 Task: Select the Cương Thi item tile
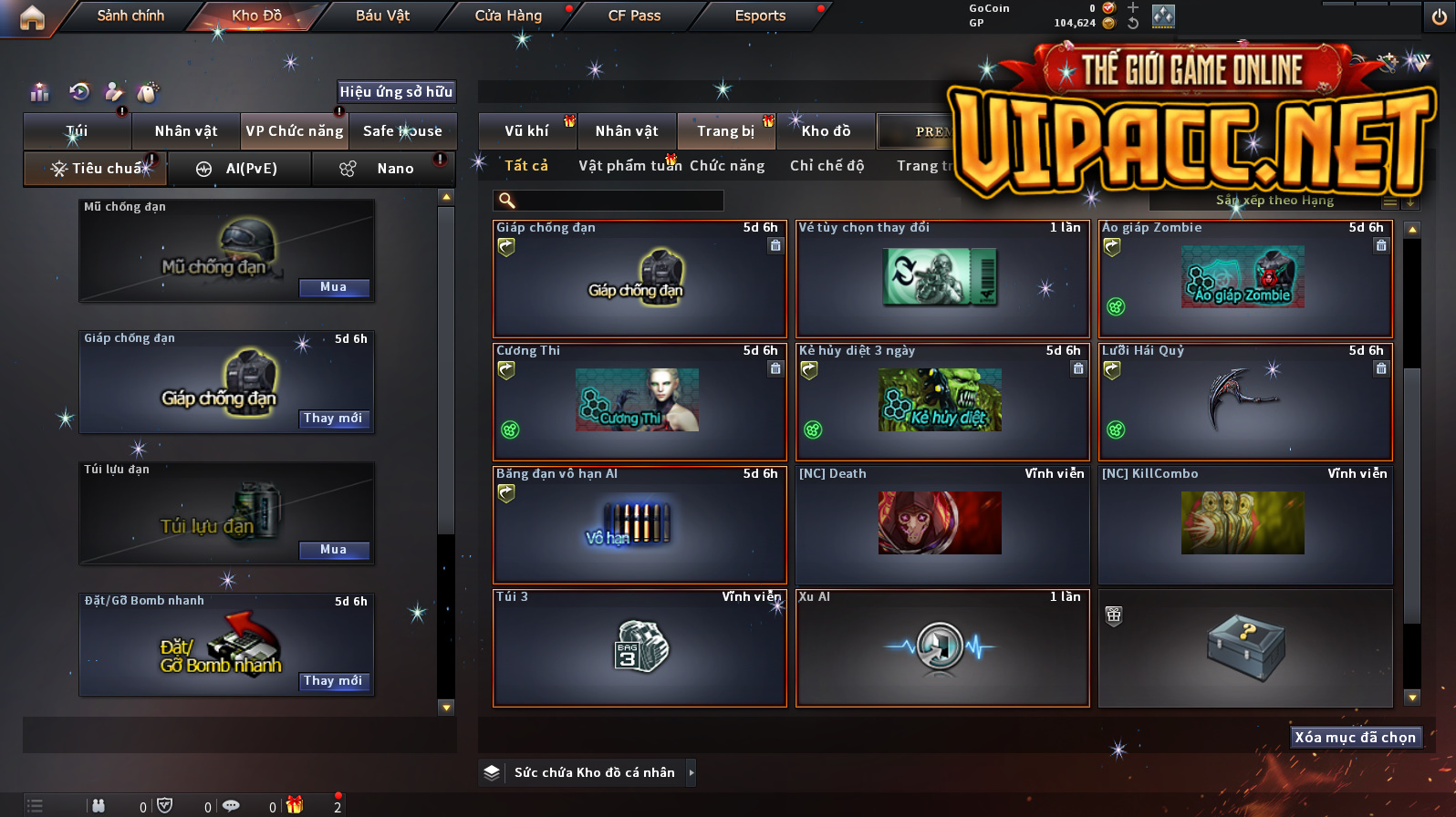click(x=639, y=401)
